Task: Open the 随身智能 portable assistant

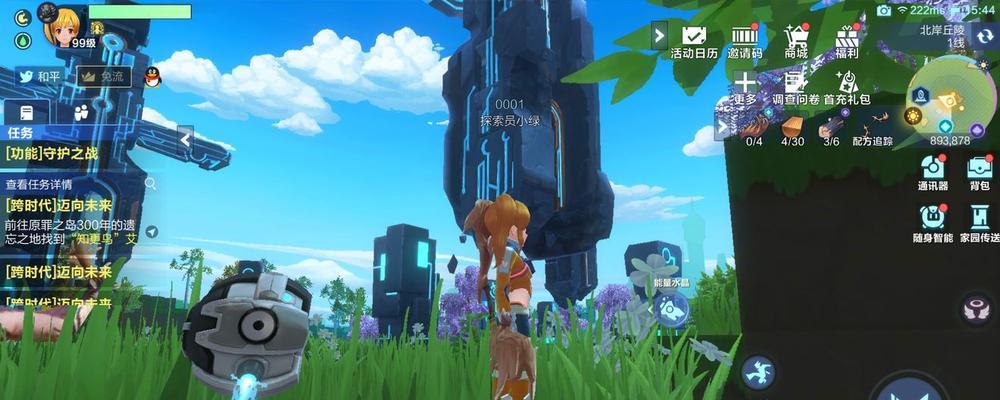Action: pos(932,222)
